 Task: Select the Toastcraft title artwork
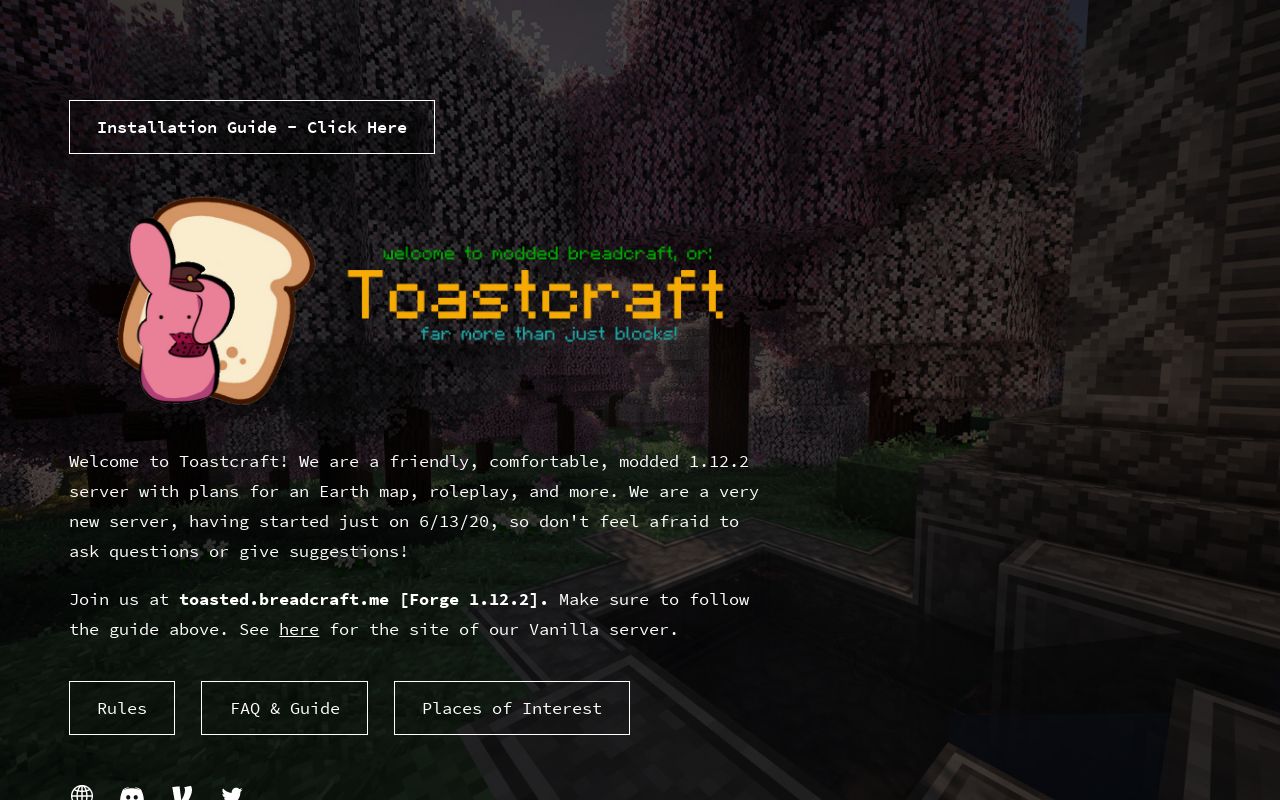tap(537, 293)
